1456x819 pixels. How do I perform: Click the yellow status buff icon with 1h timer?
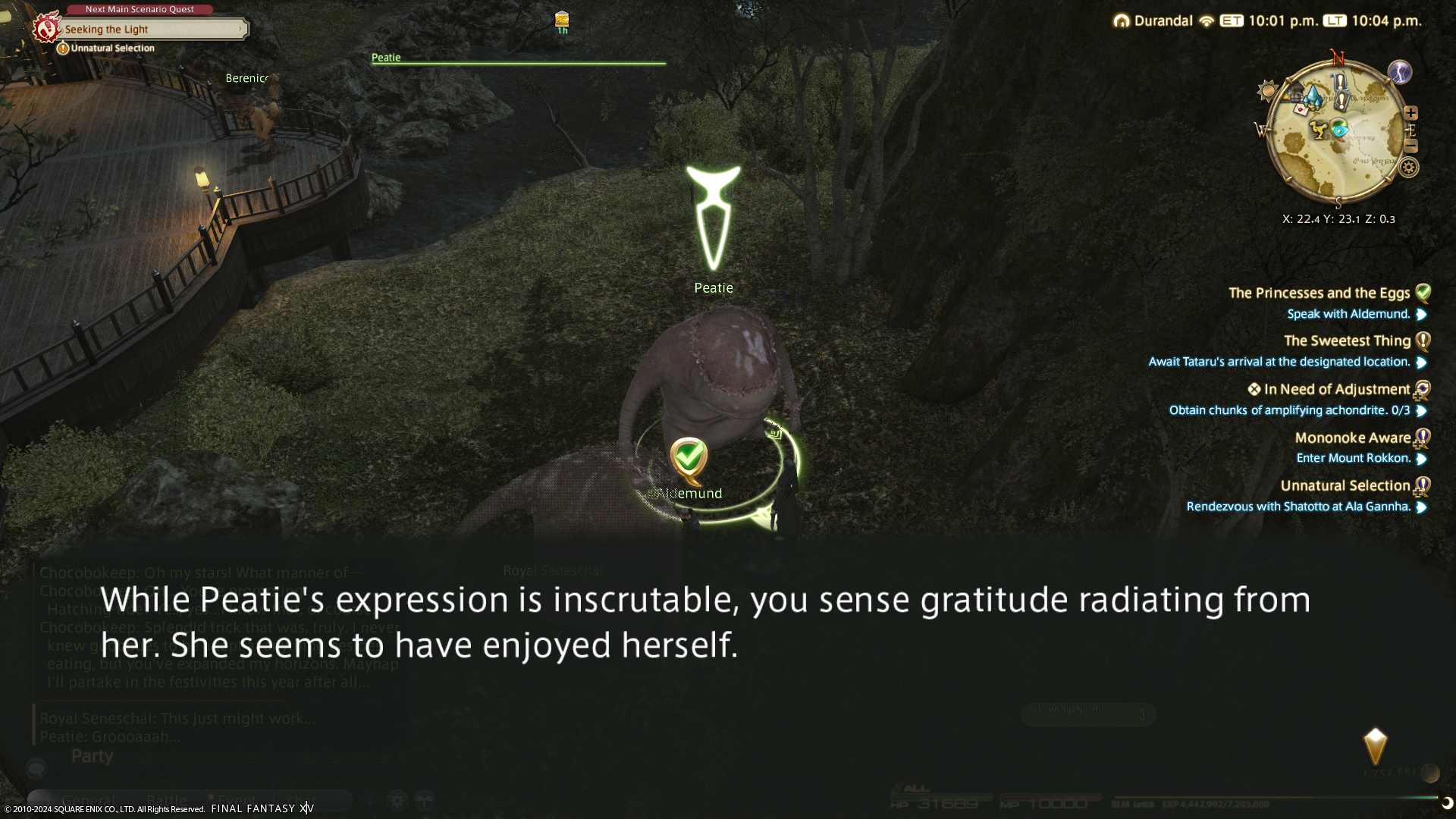[x=562, y=19]
